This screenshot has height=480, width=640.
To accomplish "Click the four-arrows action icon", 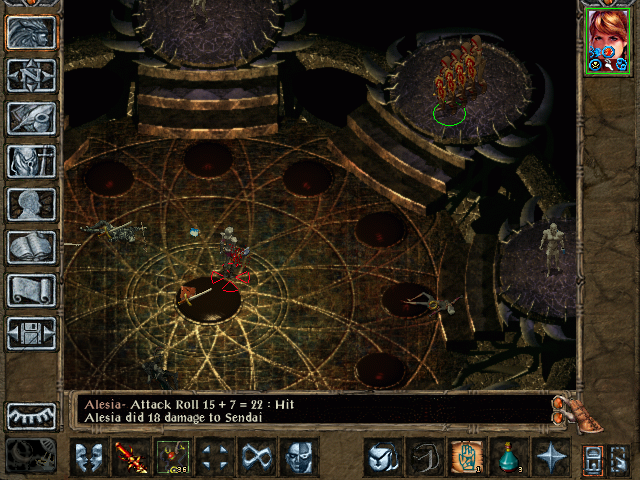I will coord(215,457).
